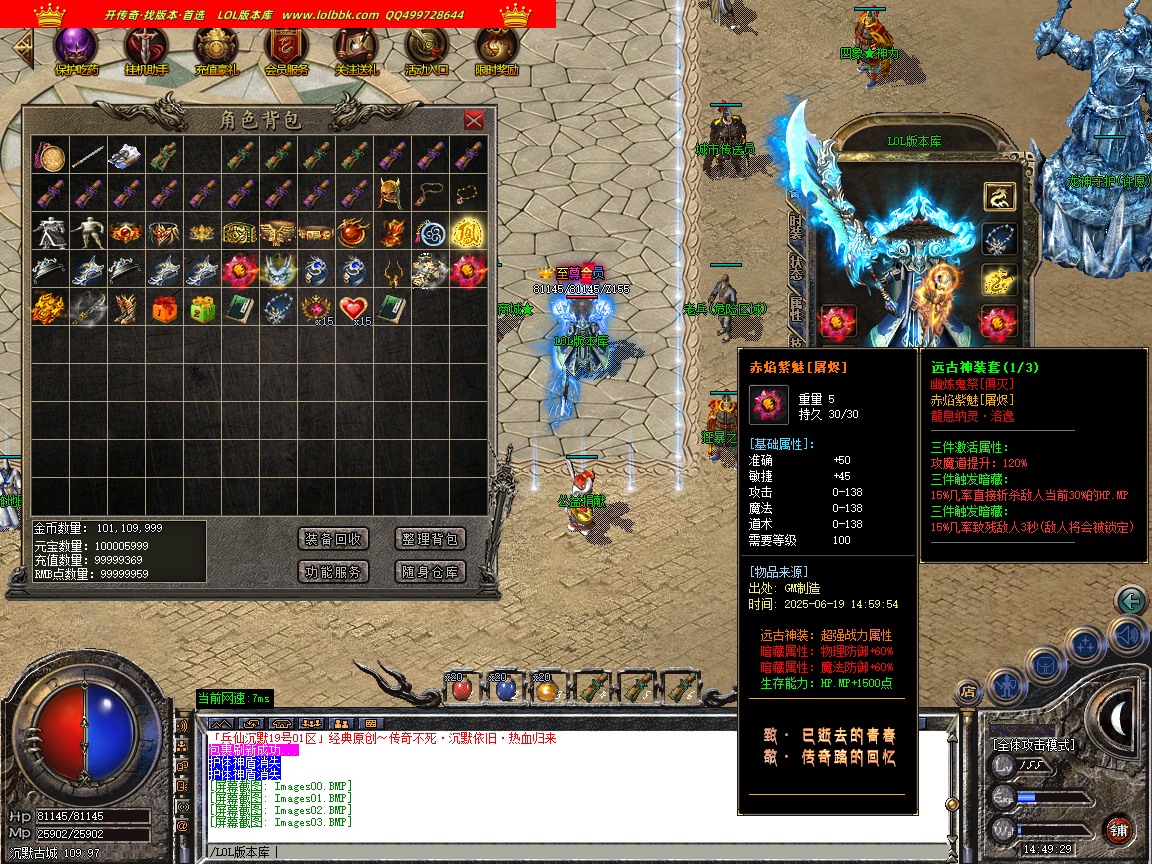
Task: Open the 充值豪礼 recharge gifts menu
Action: (x=216, y=50)
